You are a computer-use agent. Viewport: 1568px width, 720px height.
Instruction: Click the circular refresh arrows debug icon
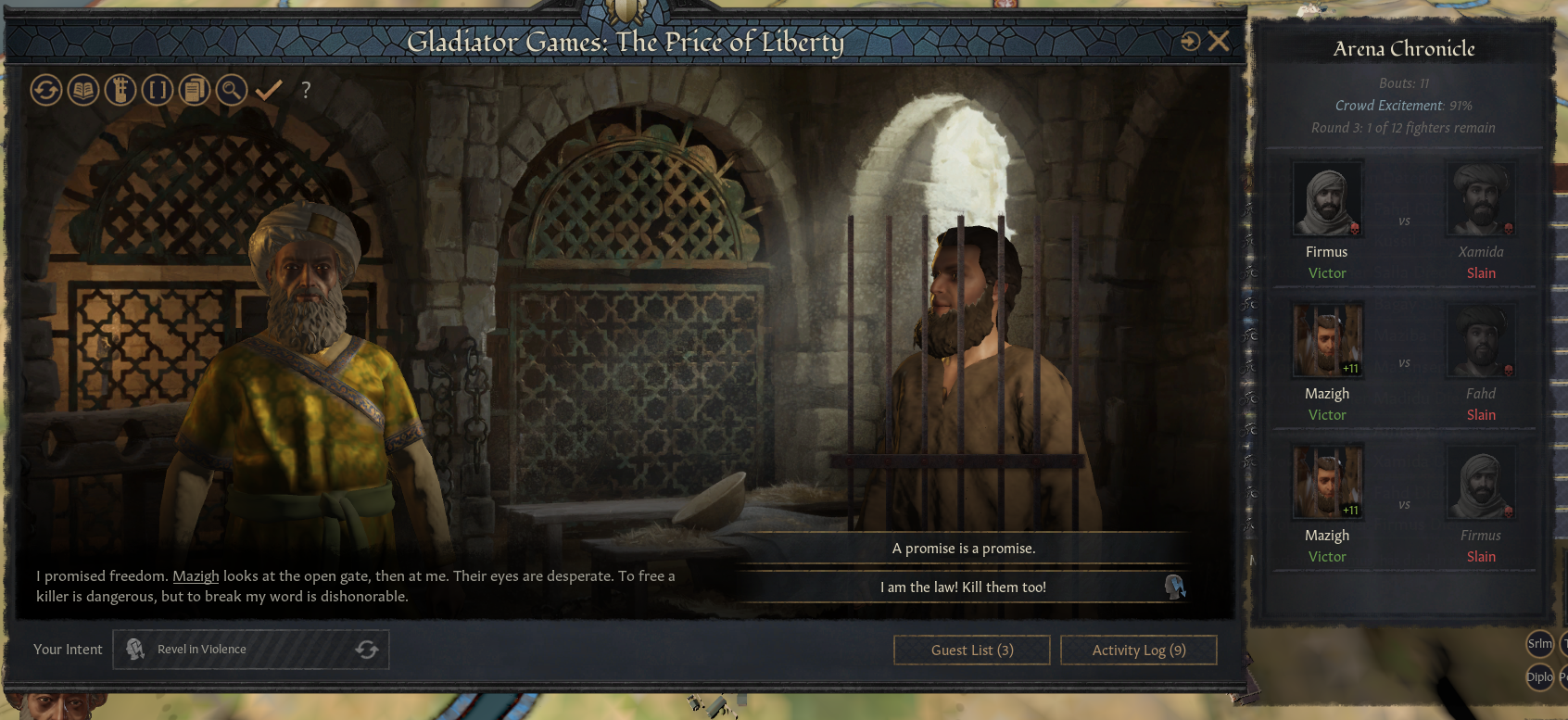46,90
